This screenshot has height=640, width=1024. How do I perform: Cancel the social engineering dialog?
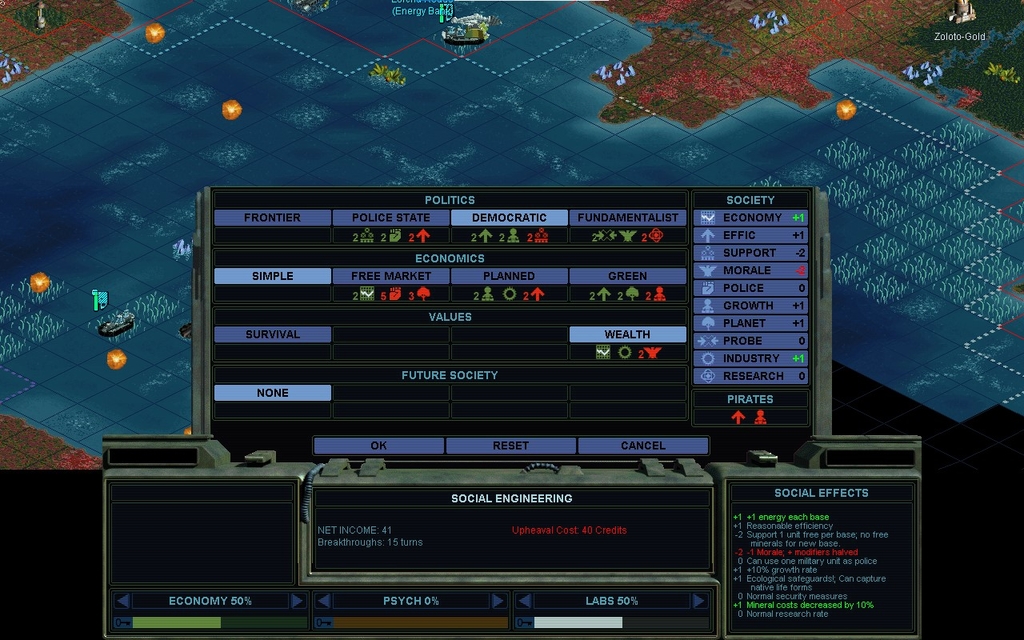[642, 445]
